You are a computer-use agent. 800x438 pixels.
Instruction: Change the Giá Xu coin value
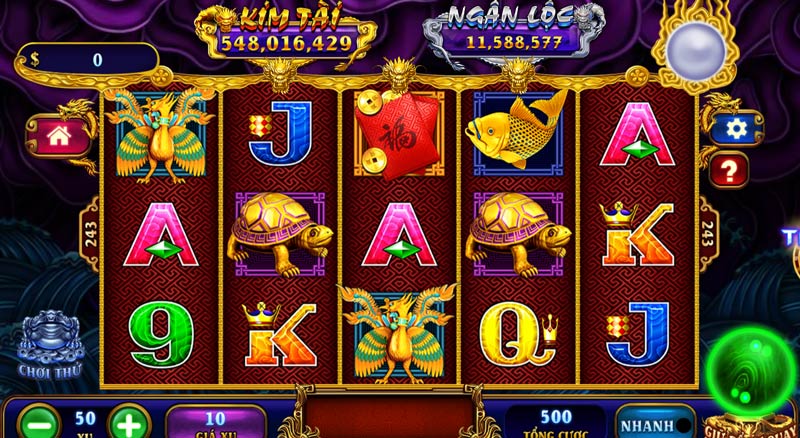point(215,422)
